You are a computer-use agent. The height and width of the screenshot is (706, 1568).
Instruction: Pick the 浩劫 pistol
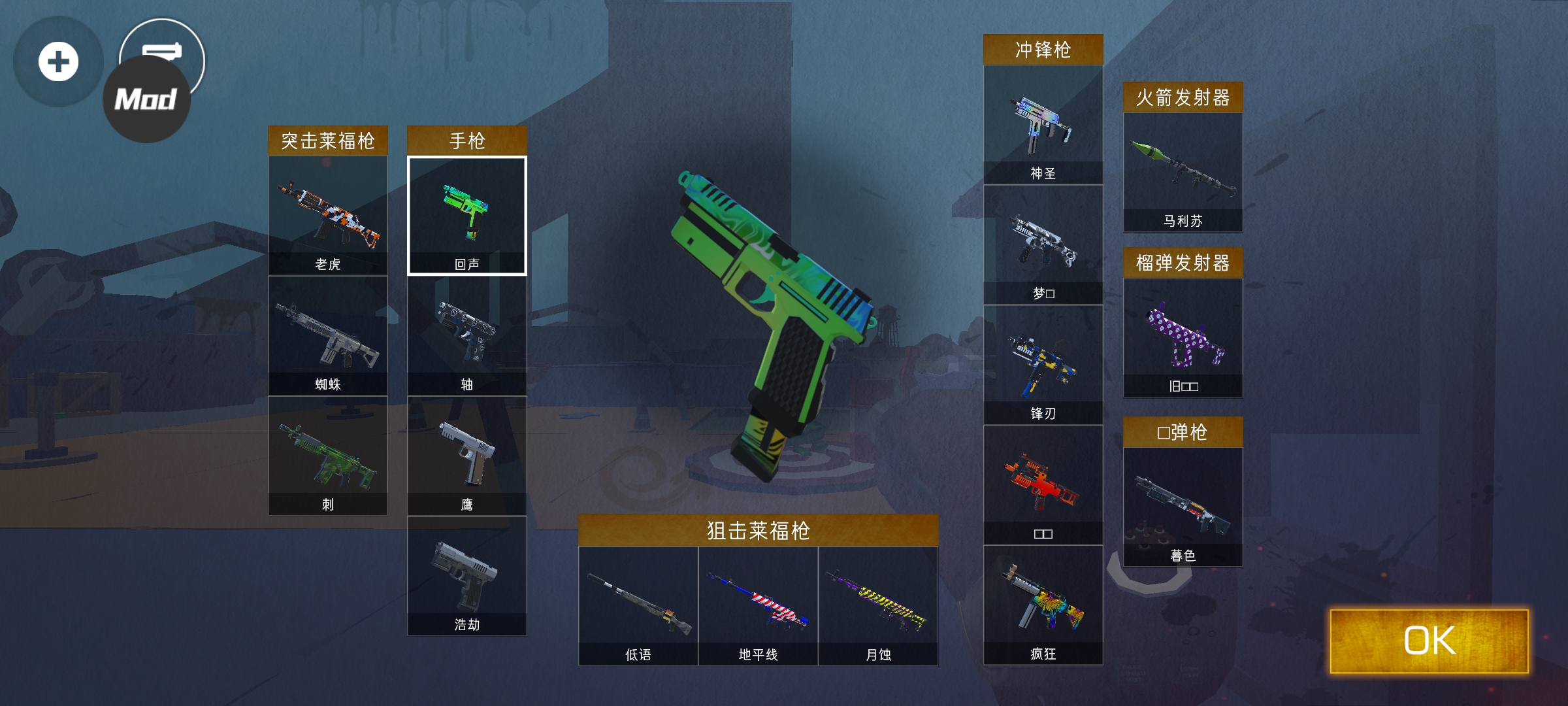[466, 577]
